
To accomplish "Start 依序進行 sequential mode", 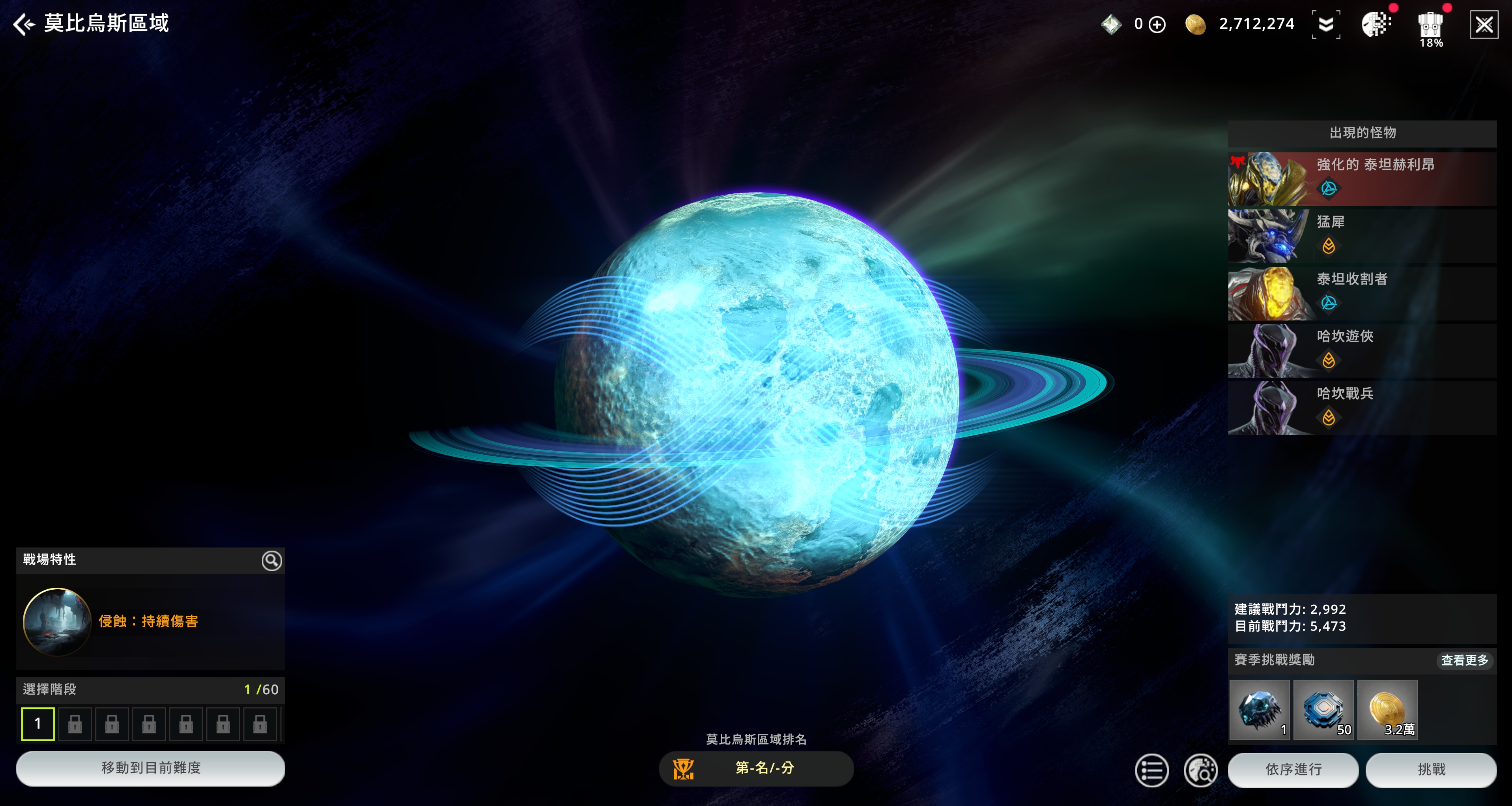I will [x=1293, y=770].
